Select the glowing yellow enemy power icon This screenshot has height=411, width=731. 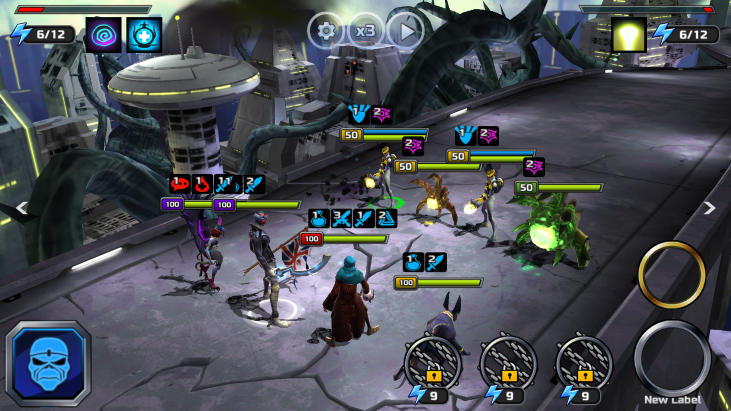(x=629, y=34)
